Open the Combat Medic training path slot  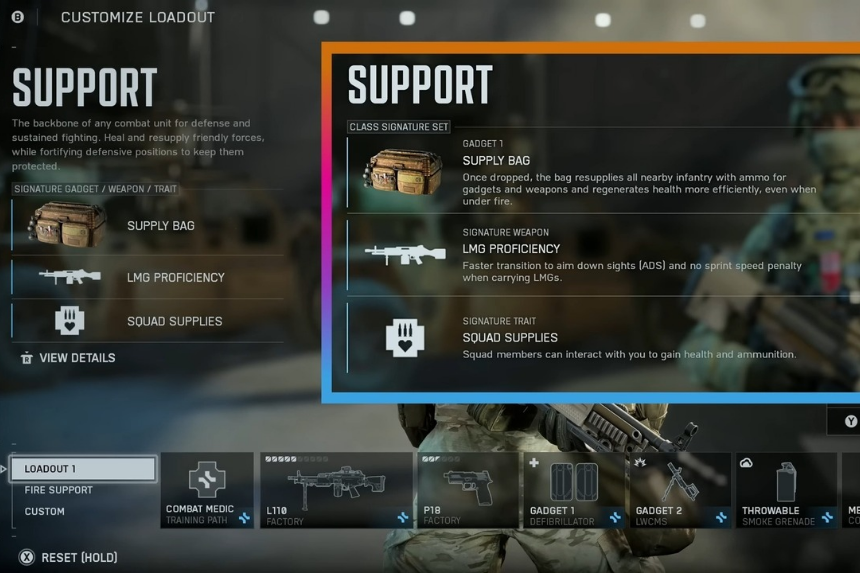pyautogui.click(x=207, y=490)
